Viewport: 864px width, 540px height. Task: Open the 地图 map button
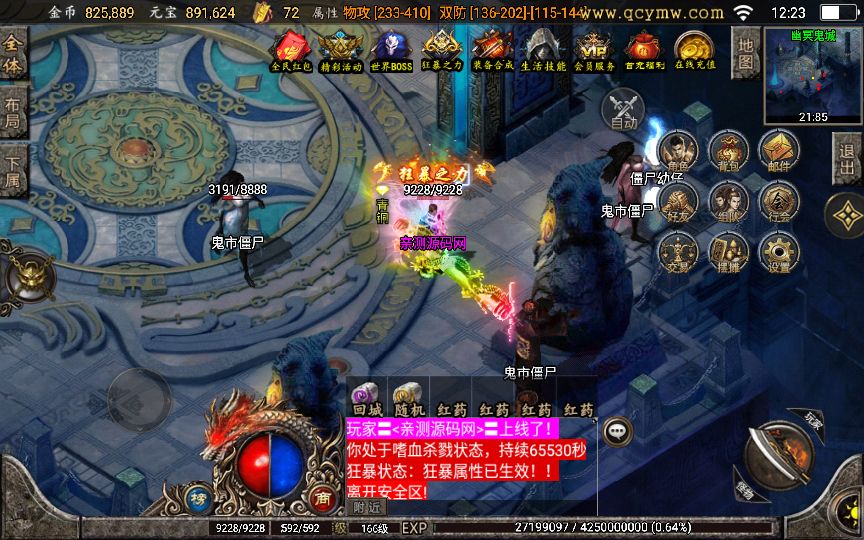(746, 52)
